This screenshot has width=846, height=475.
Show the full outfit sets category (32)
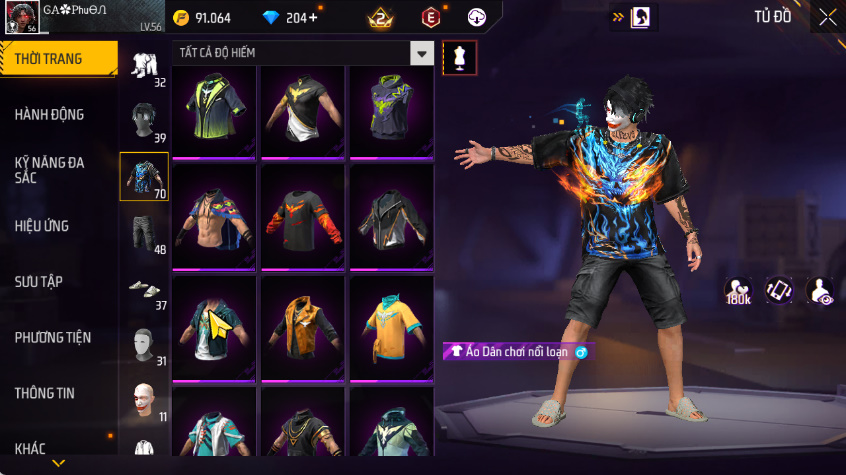click(x=143, y=66)
